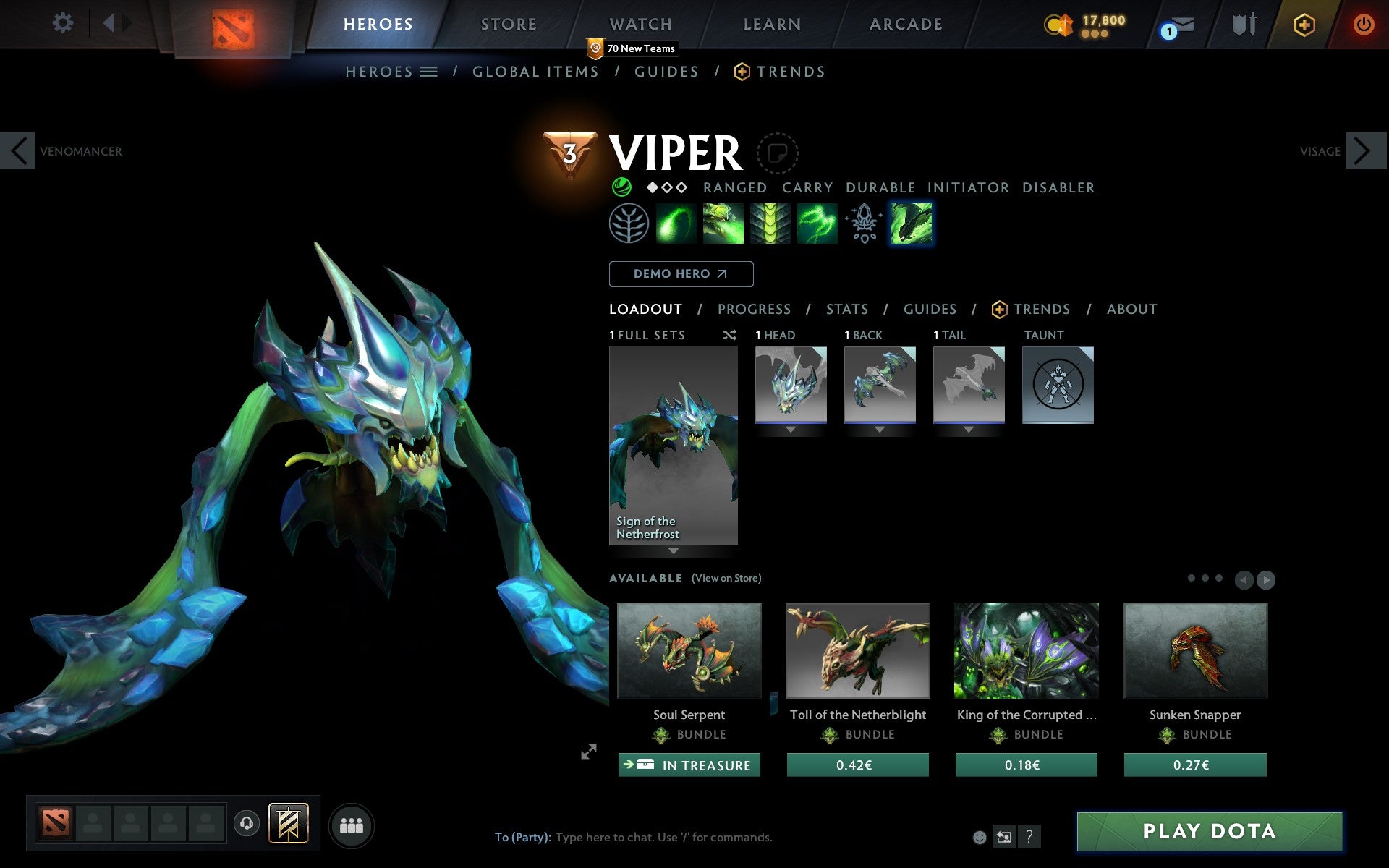The width and height of the screenshot is (1389, 868).
Task: Purchase the Sunken Snapper bundle for 0.27€
Action: [1194, 765]
